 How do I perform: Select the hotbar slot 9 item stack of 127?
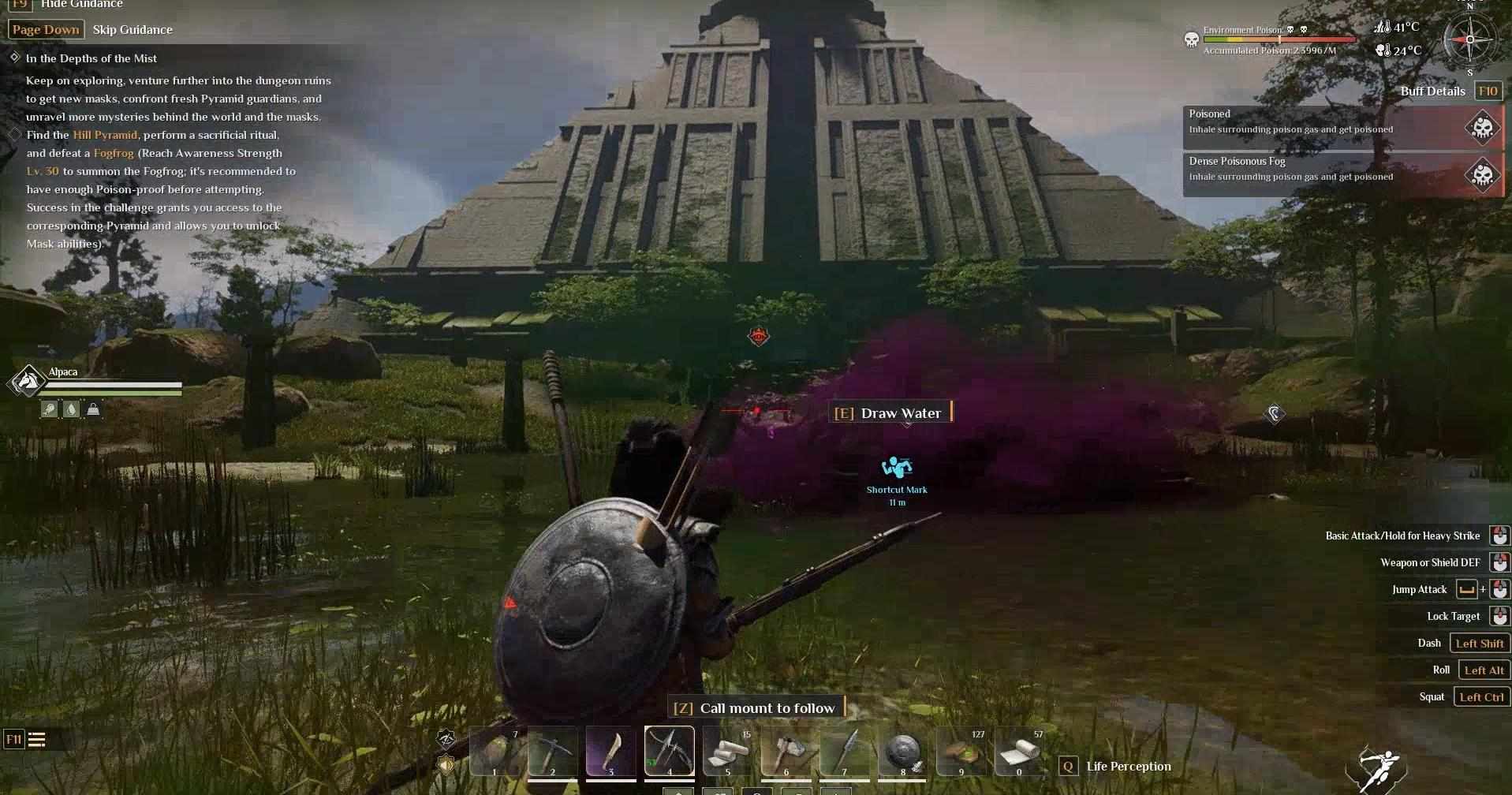tap(961, 751)
